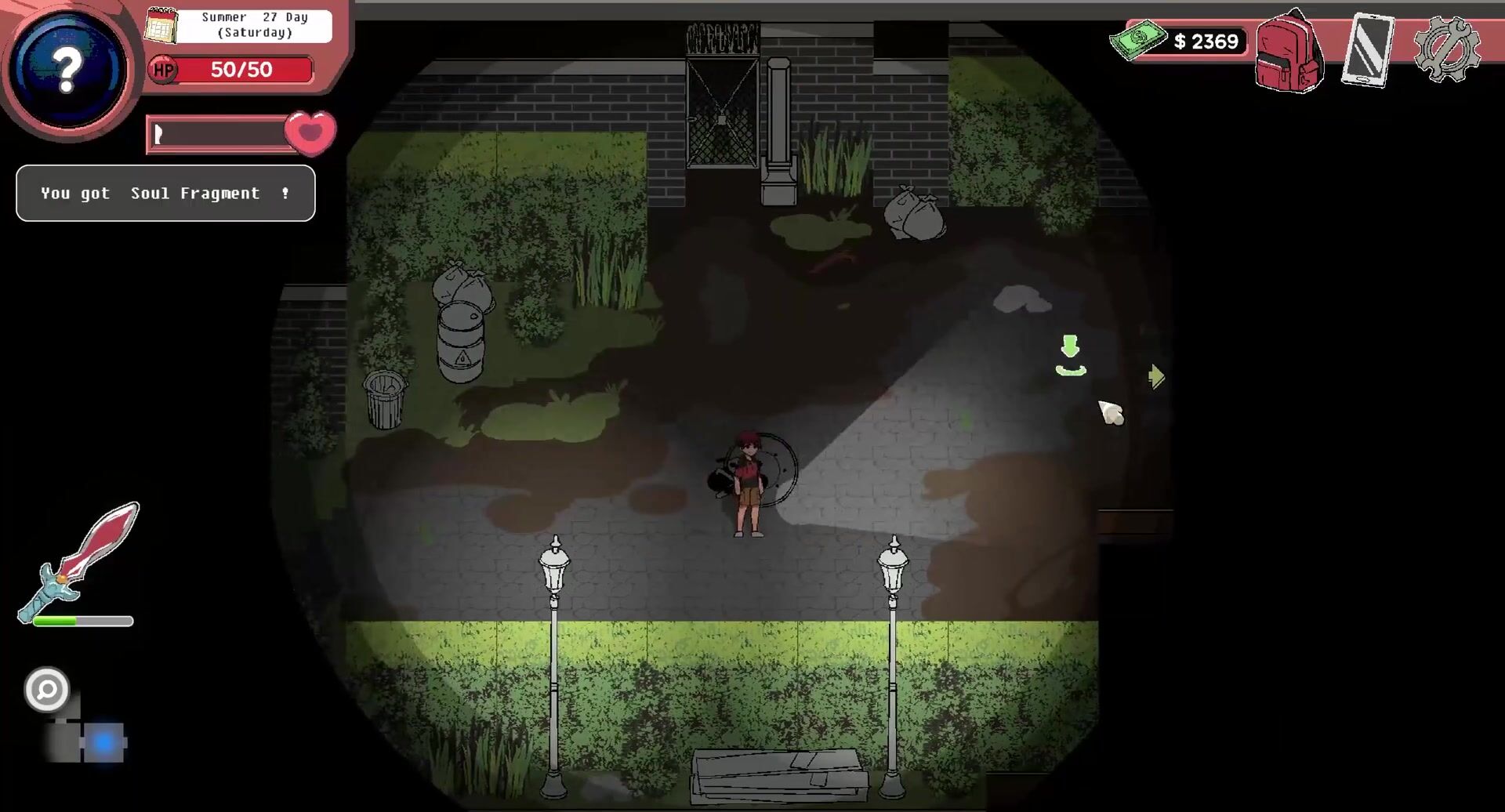Click the magnifying glass search button

pos(47,690)
